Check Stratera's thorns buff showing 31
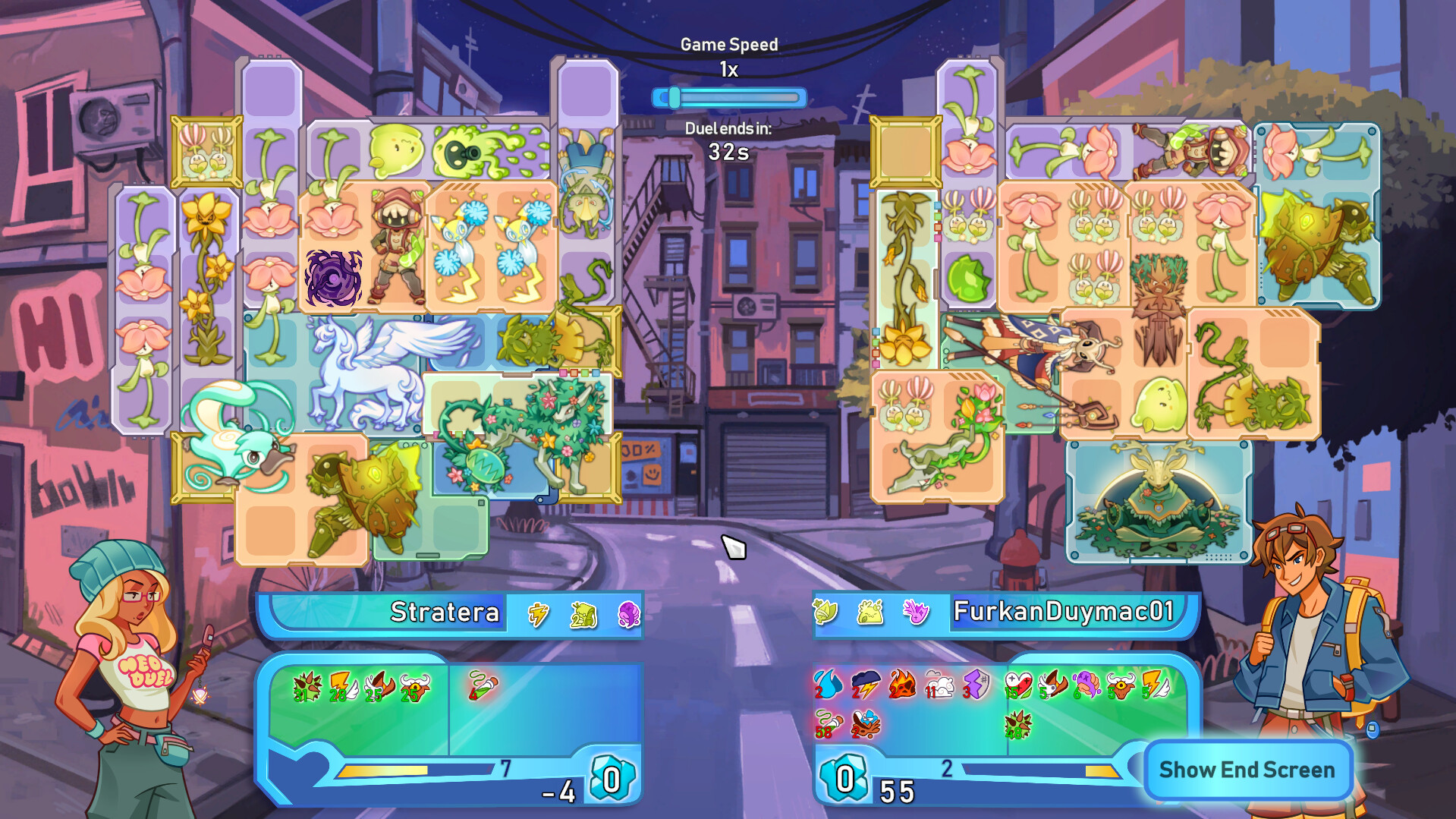The width and height of the screenshot is (1456, 819). pos(307,687)
